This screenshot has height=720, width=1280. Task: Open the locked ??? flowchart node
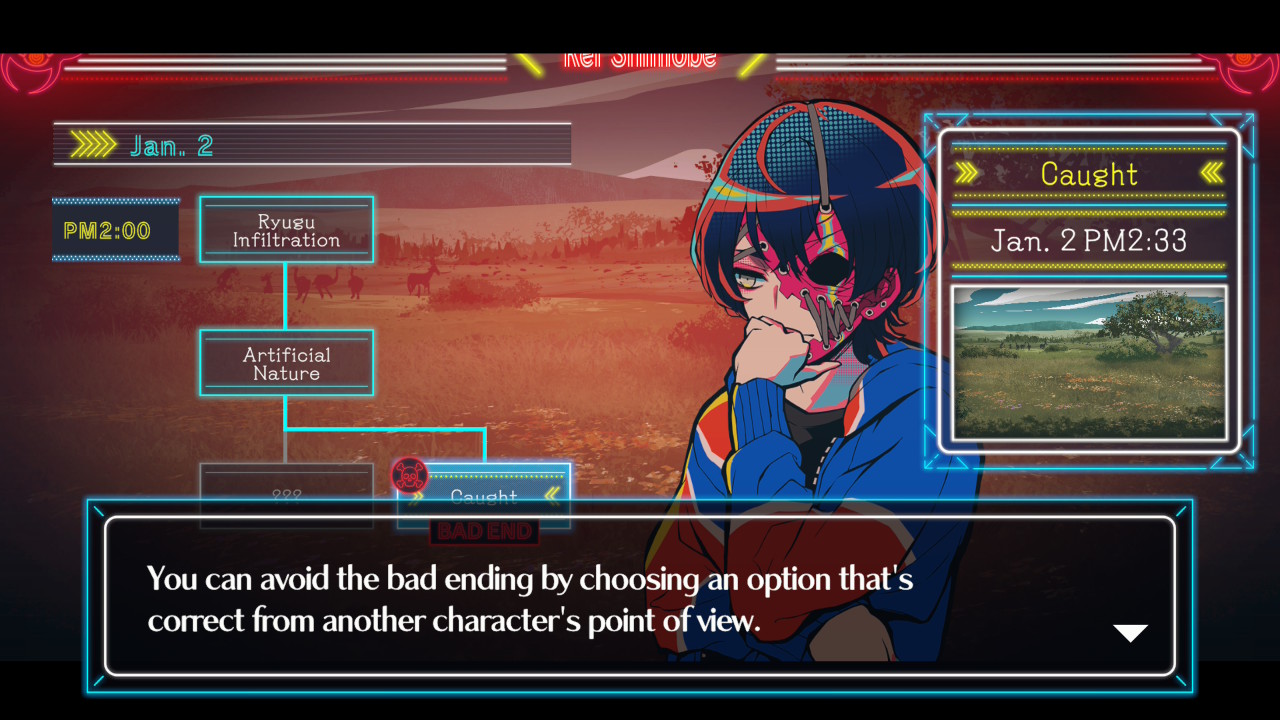[286, 492]
